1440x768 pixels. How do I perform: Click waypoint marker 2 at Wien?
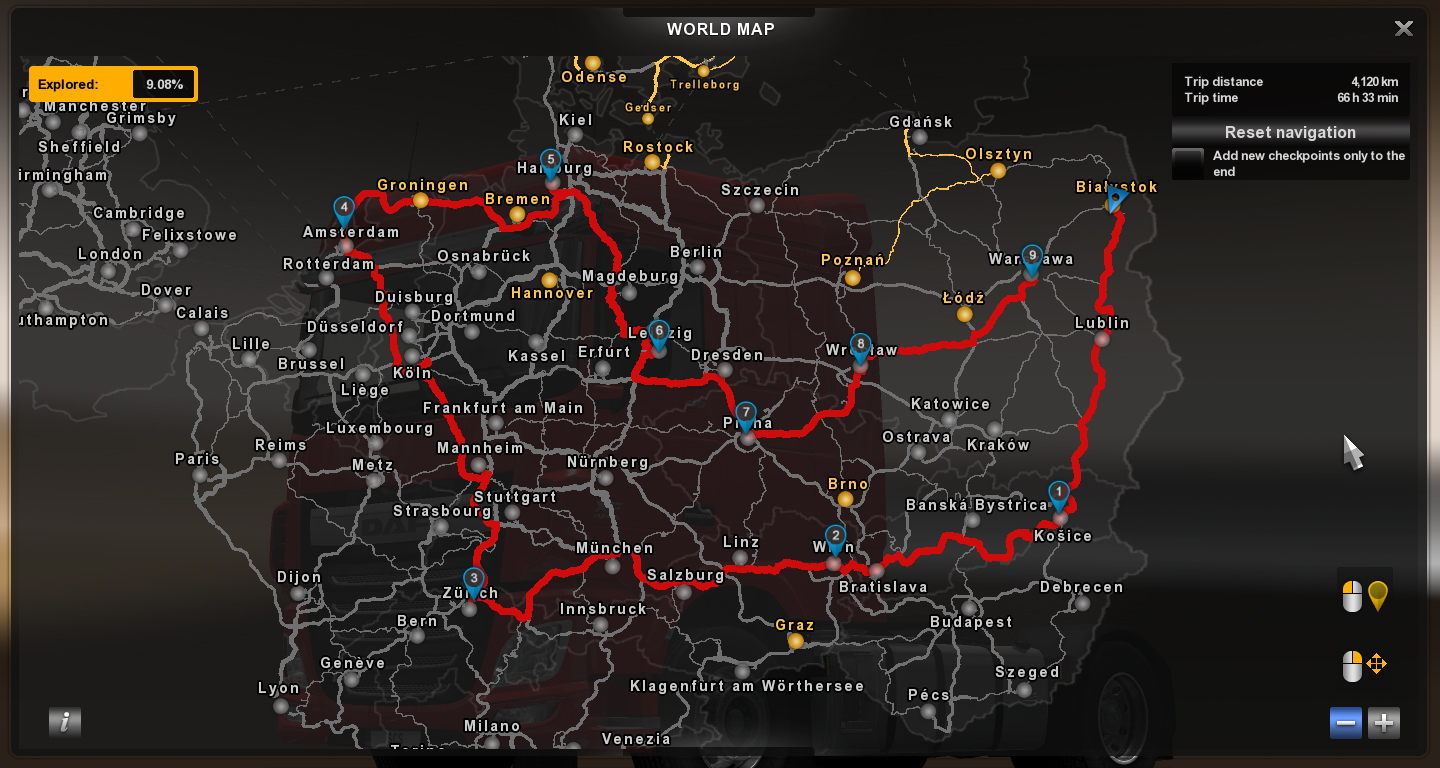(835, 537)
